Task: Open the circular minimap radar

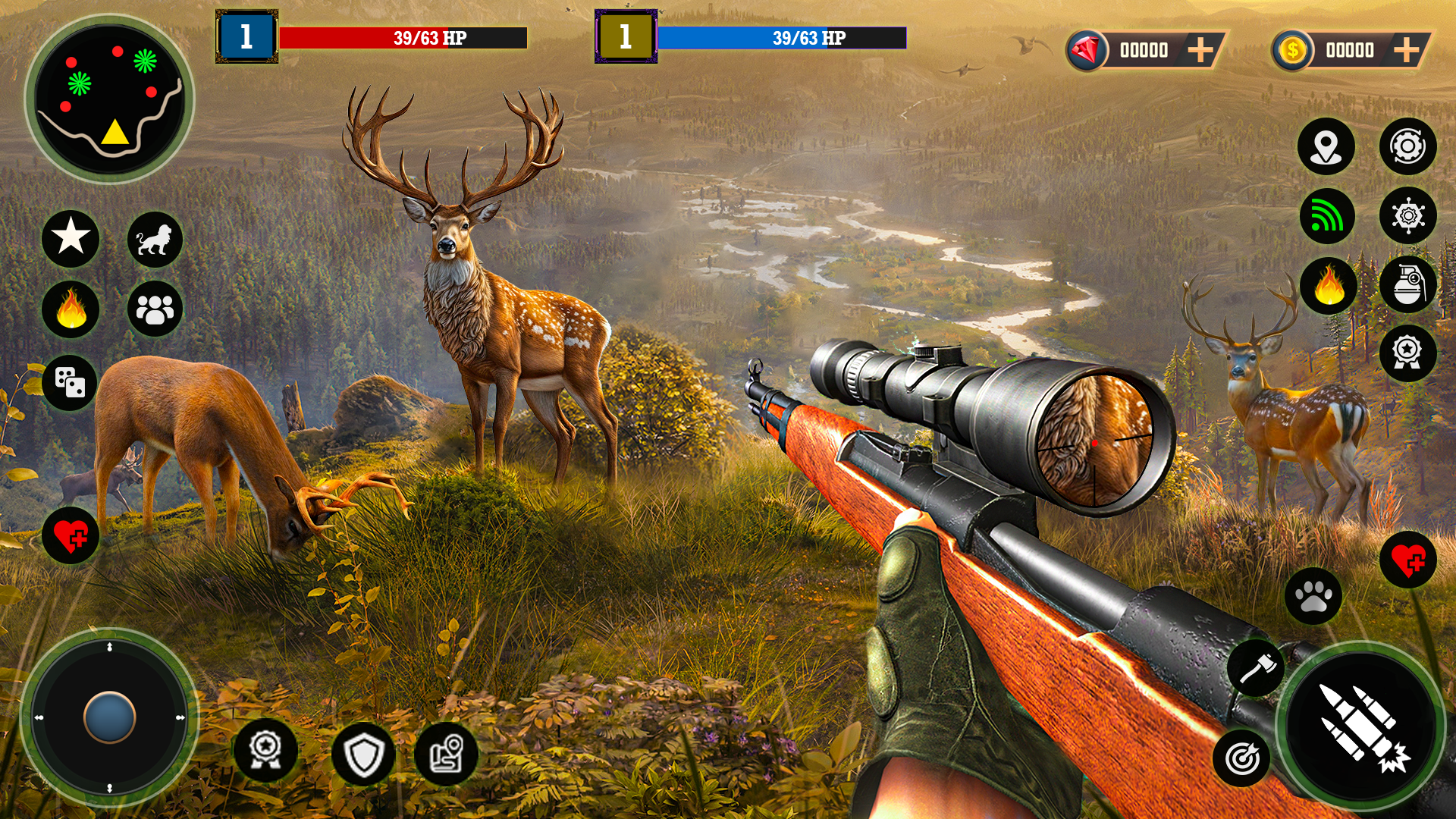Action: 110,99
